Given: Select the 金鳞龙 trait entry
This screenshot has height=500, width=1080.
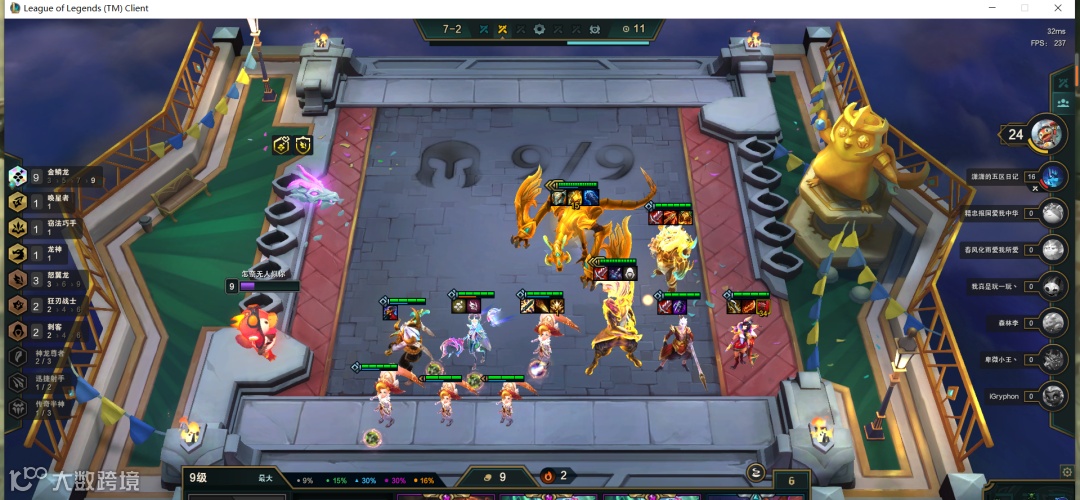Looking at the screenshot, I should pyautogui.click(x=50, y=176).
